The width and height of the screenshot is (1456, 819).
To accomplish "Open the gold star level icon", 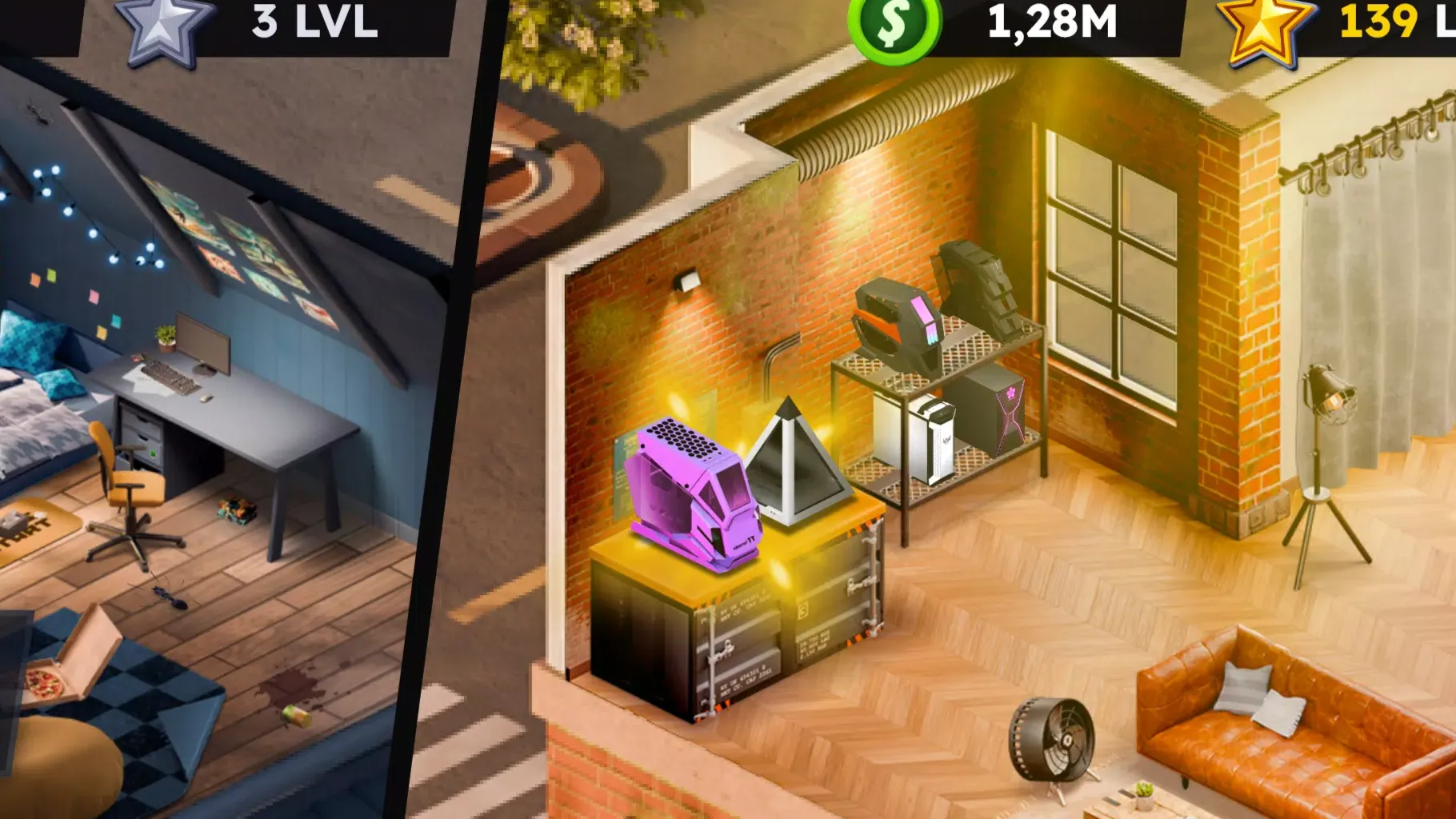I will 1265,29.
